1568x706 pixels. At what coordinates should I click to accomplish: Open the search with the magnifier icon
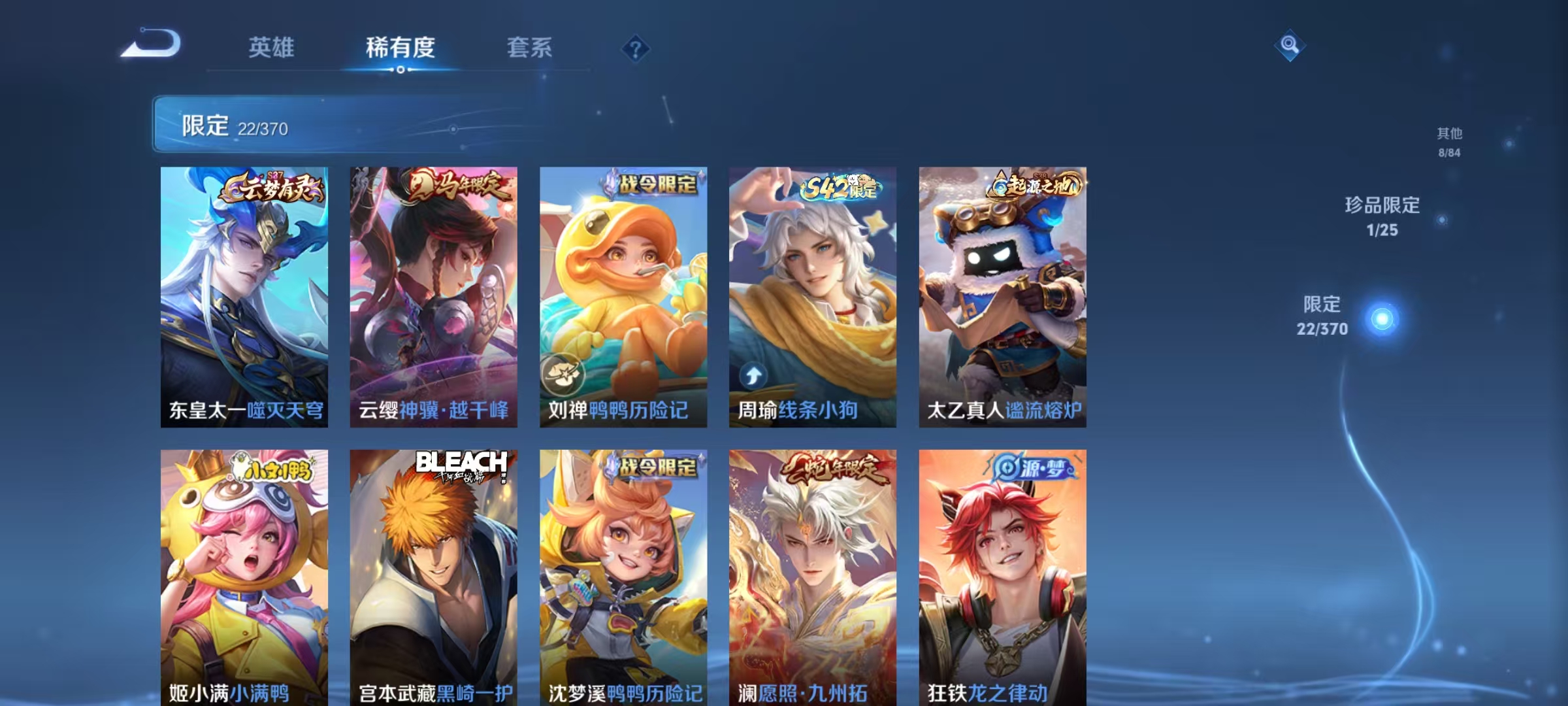(1290, 46)
